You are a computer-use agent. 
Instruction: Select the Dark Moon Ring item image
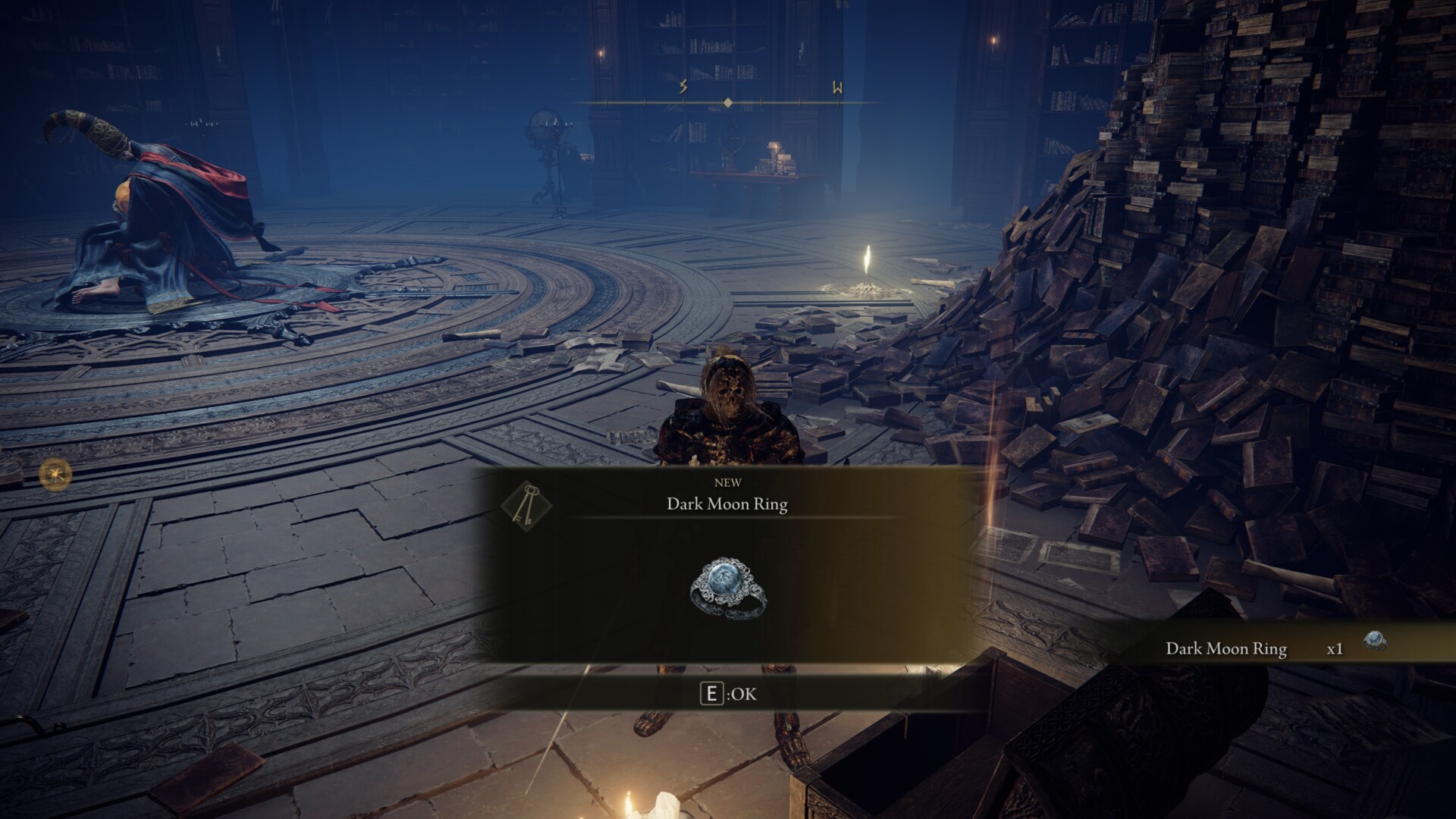click(728, 588)
